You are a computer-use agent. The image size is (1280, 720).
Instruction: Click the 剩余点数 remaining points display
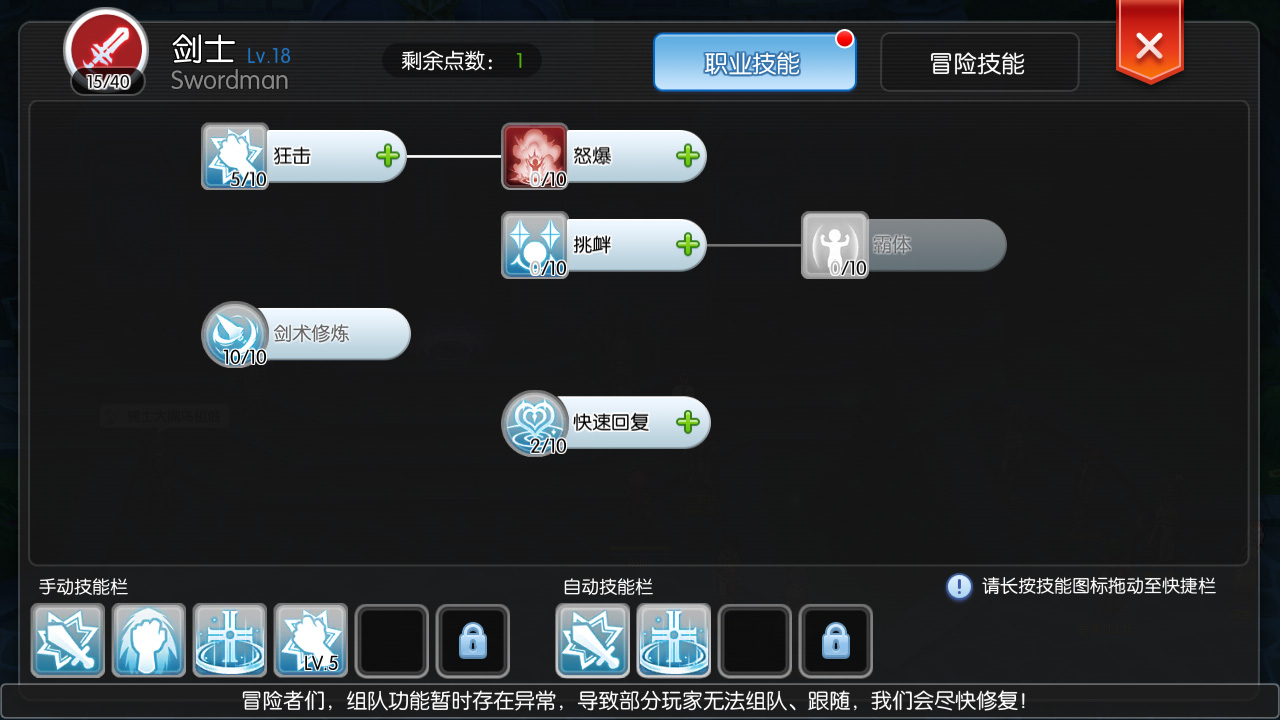[x=462, y=60]
